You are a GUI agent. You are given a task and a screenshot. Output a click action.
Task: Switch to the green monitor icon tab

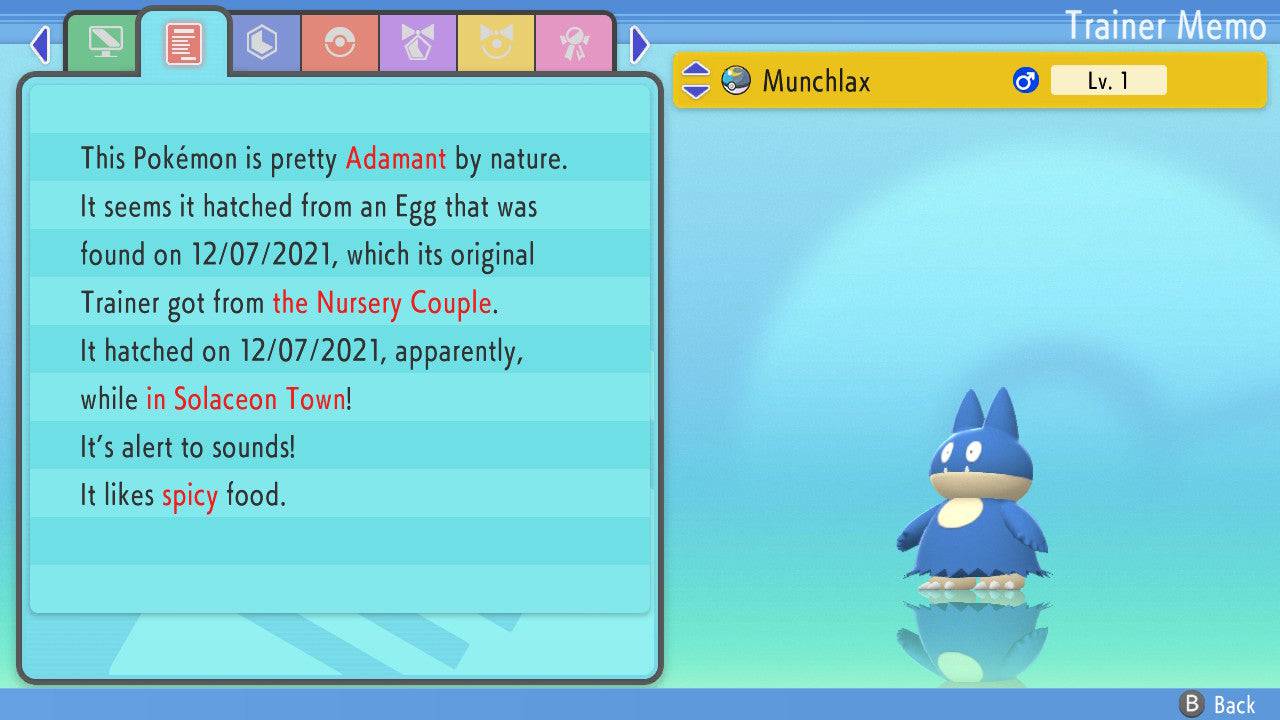[104, 43]
